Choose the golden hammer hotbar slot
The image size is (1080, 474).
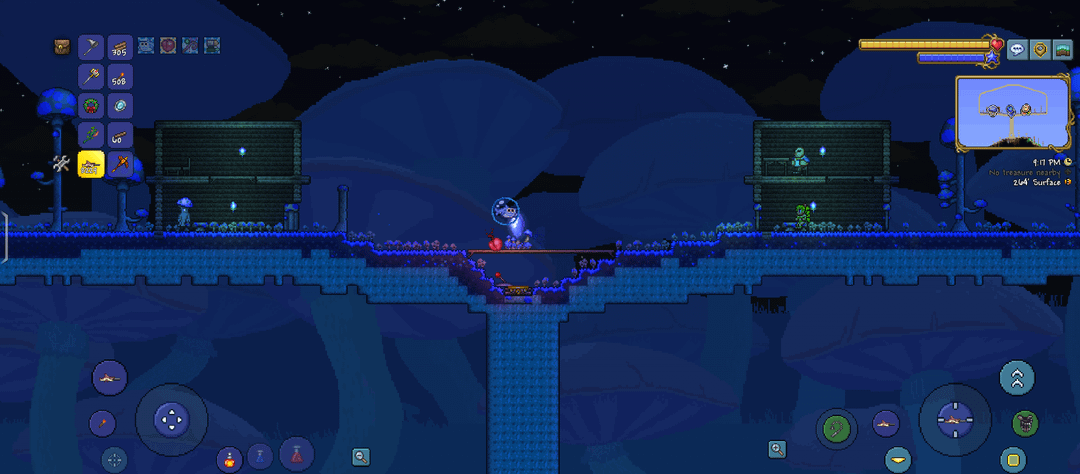coord(91,76)
